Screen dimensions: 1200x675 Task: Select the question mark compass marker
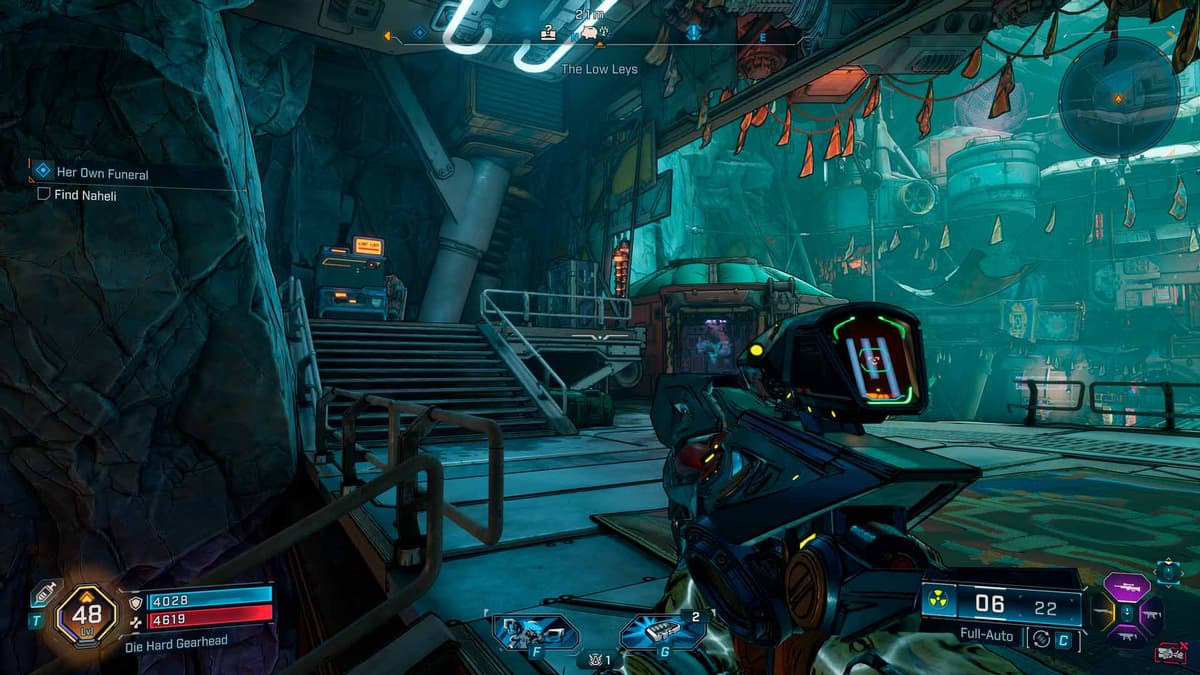(548, 33)
